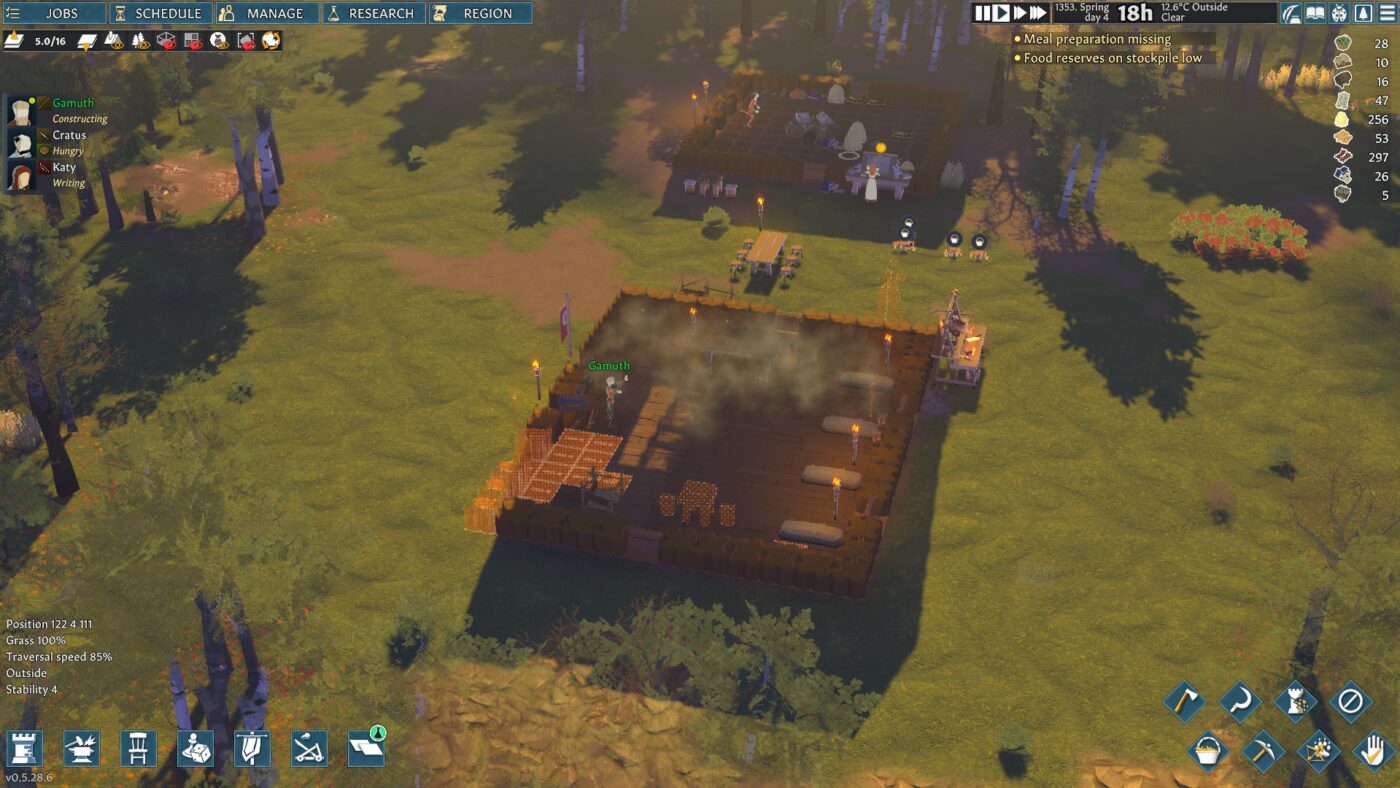Screen dimensions: 1400x788
Task: Toggle wall visibility cube icon
Action: point(164,42)
